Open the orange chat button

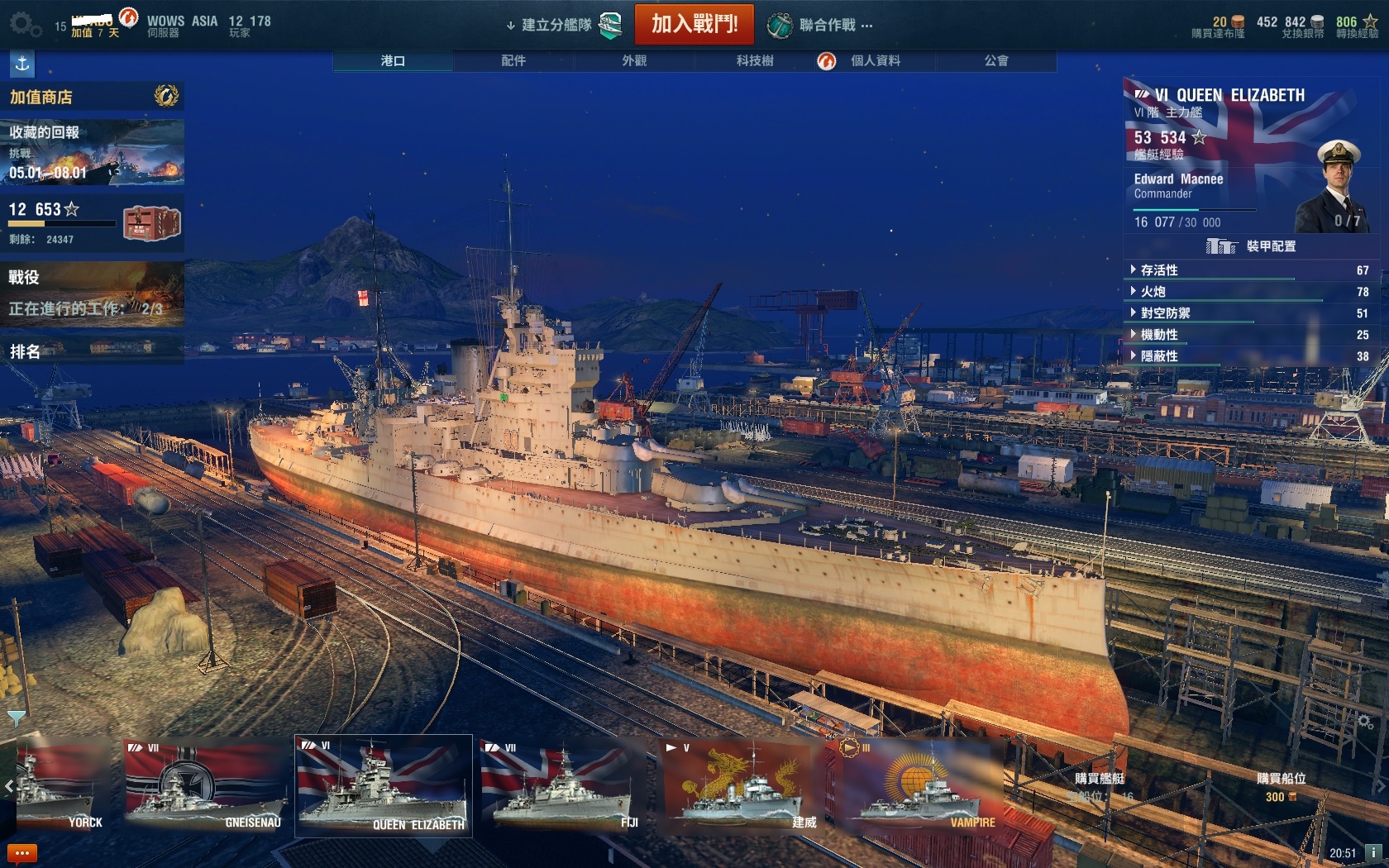tap(21, 852)
